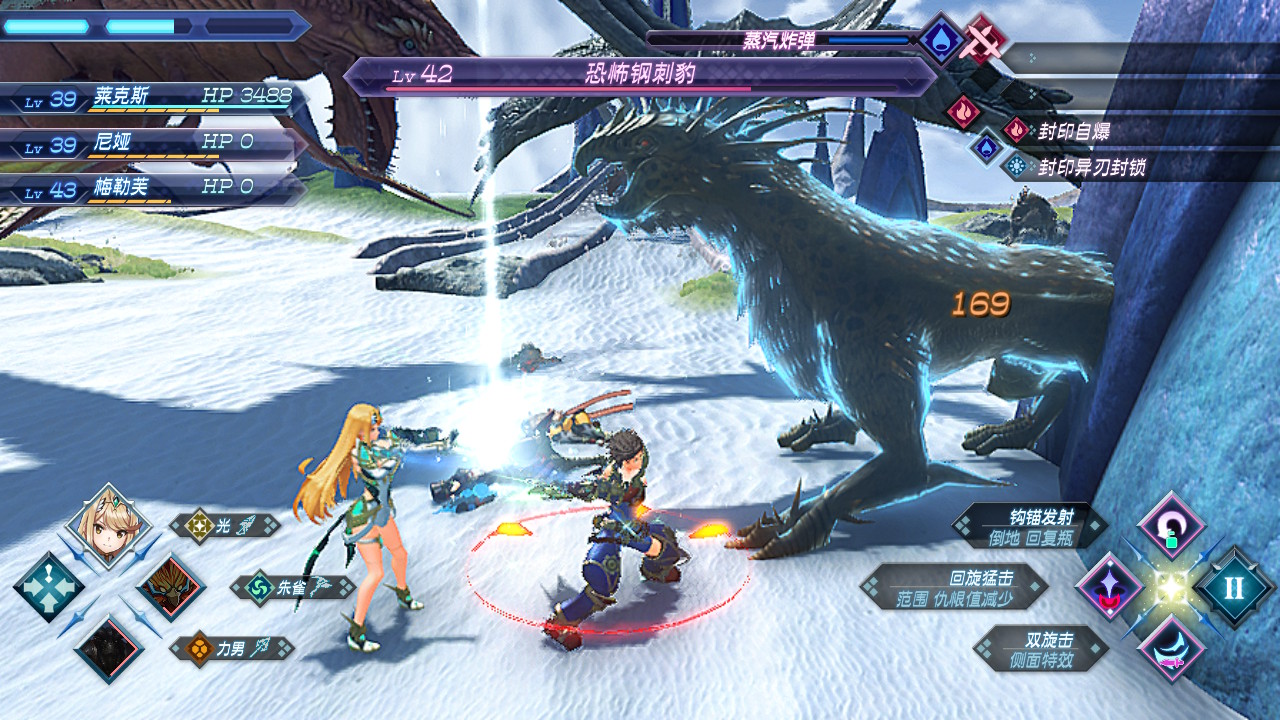This screenshot has width=1280, height=720.
Task: Click the enemy 恐怖钢刺豹 target nameplate
Action: pos(640,75)
